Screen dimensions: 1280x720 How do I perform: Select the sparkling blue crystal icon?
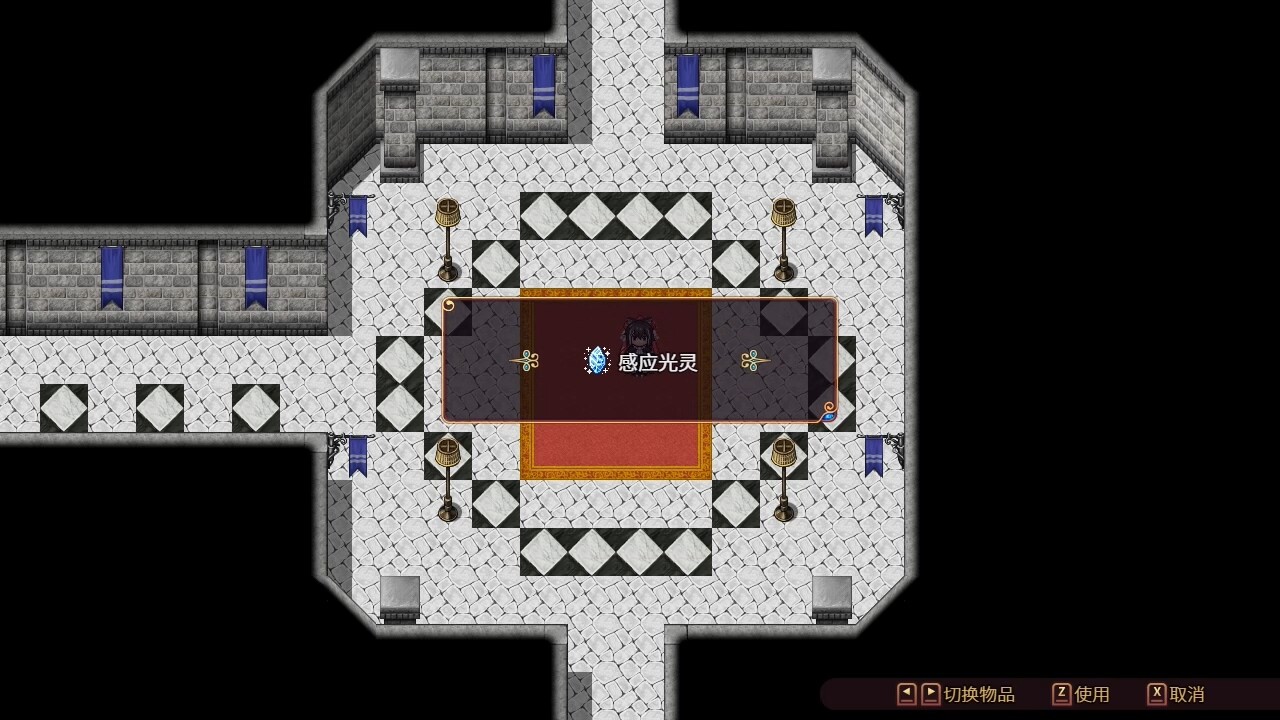[x=597, y=362]
